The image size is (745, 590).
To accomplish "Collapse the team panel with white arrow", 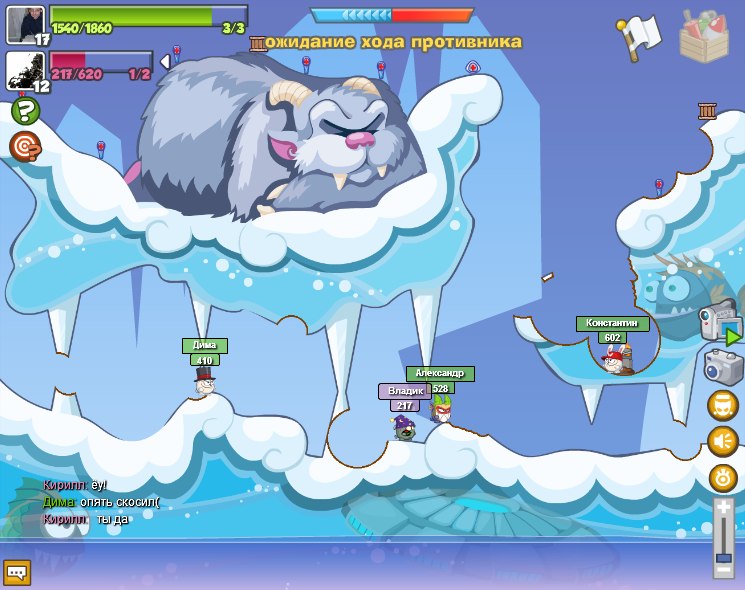I will pyautogui.click(x=165, y=62).
